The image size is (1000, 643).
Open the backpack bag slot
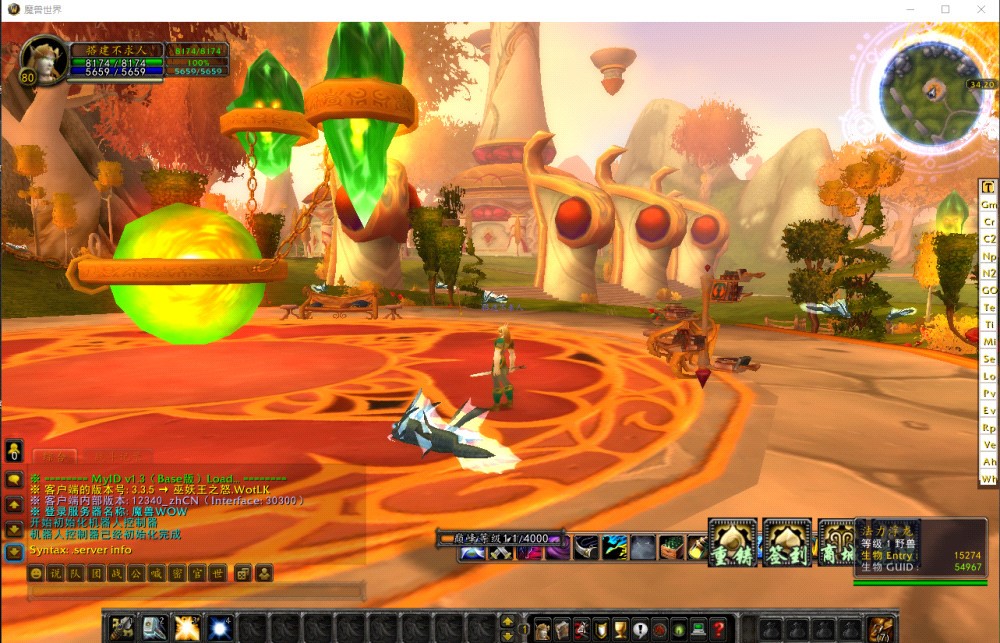coord(881,629)
